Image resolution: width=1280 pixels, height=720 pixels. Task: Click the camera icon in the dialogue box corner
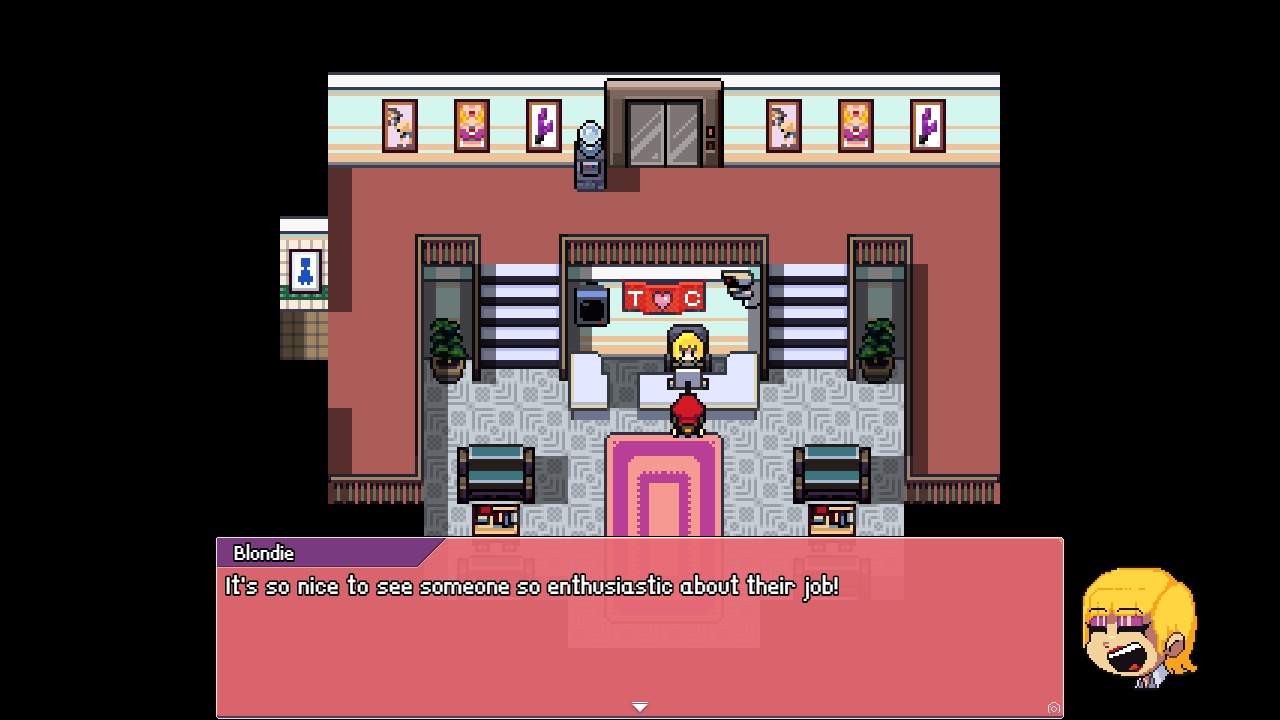1056,707
